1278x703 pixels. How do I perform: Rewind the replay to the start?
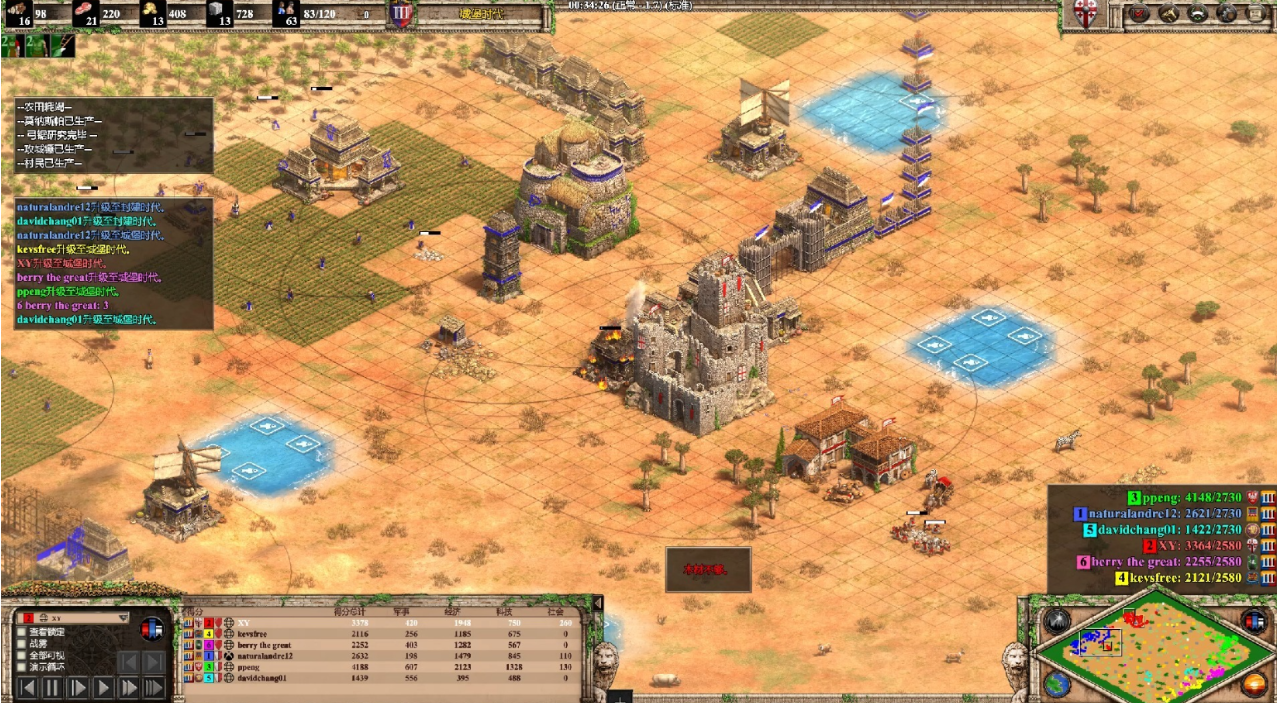pos(27,688)
